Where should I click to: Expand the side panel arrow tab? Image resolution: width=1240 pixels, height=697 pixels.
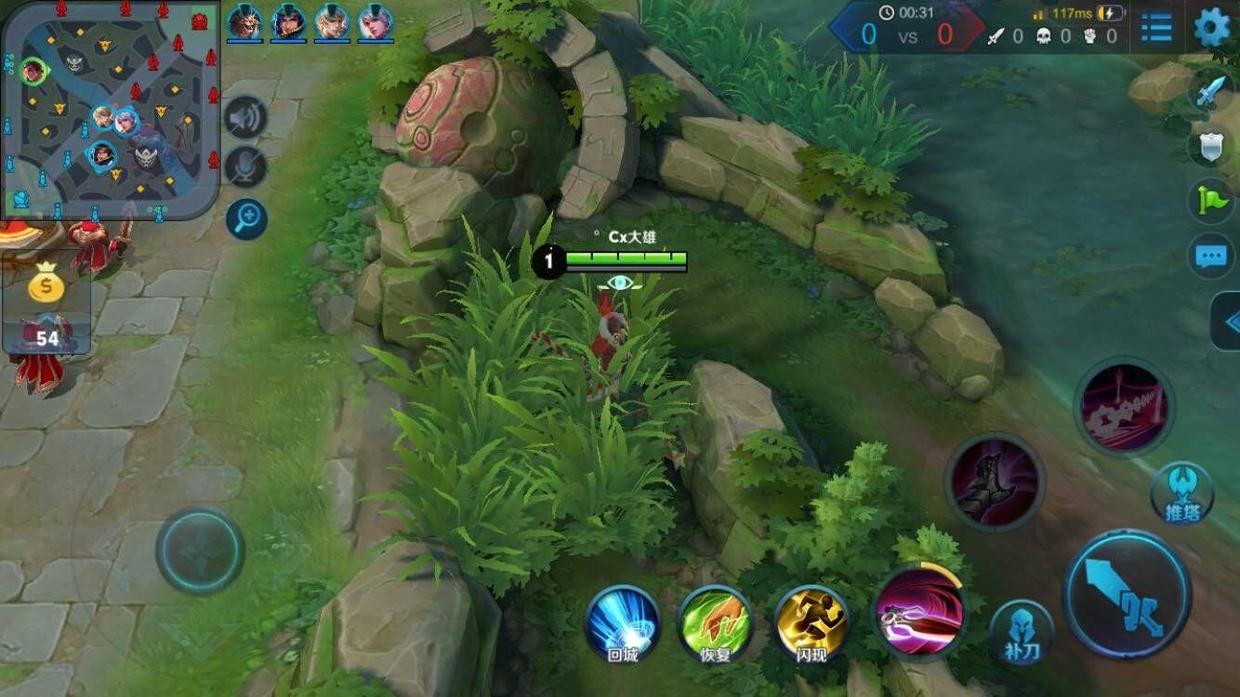pos(1227,321)
